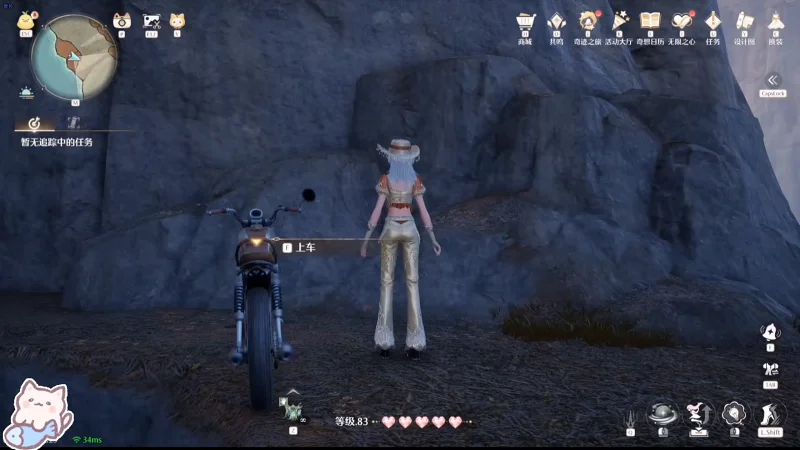This screenshot has height=450, width=800.
Task: Collapse the top menu with the double-arrow
Action: tap(772, 80)
